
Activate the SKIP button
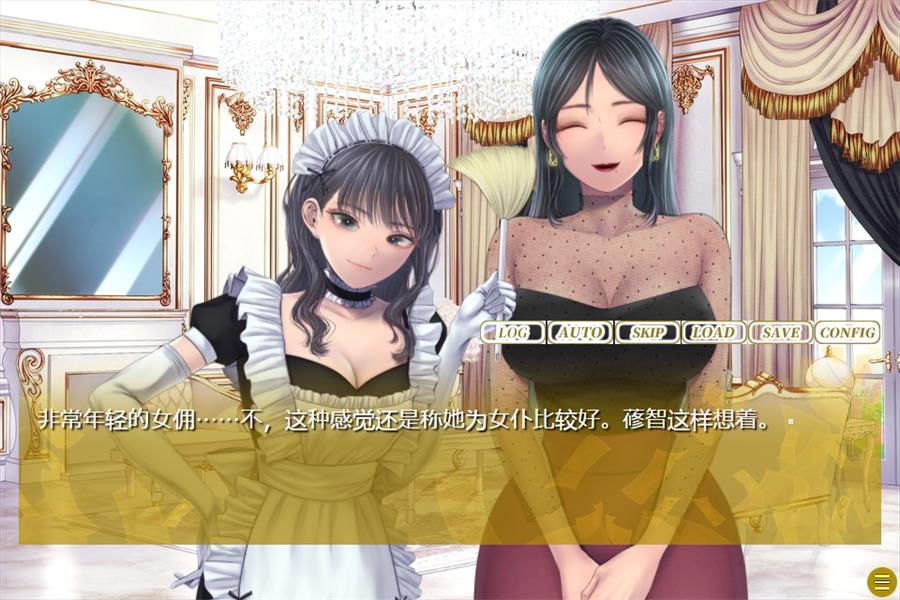click(647, 332)
